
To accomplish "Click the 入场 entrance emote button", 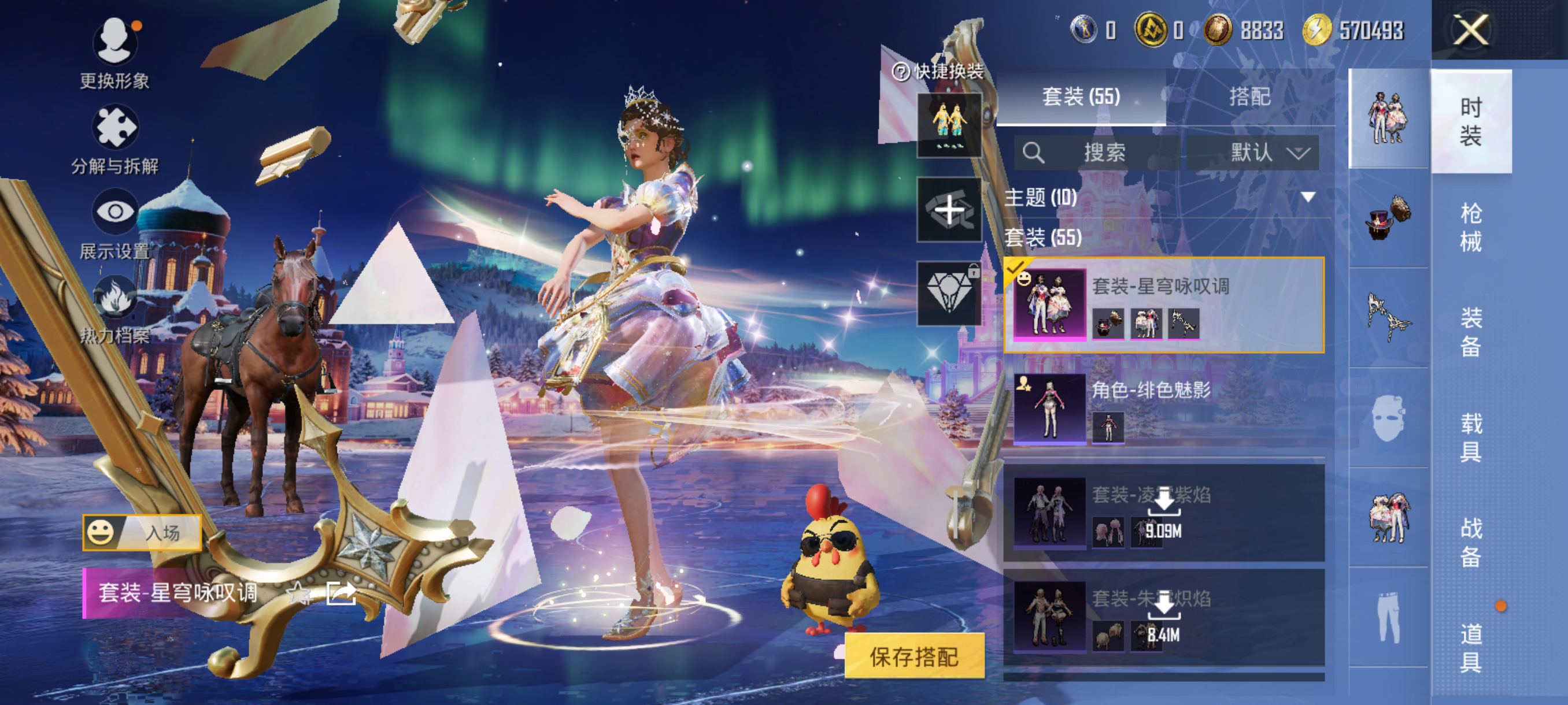I will click(142, 533).
